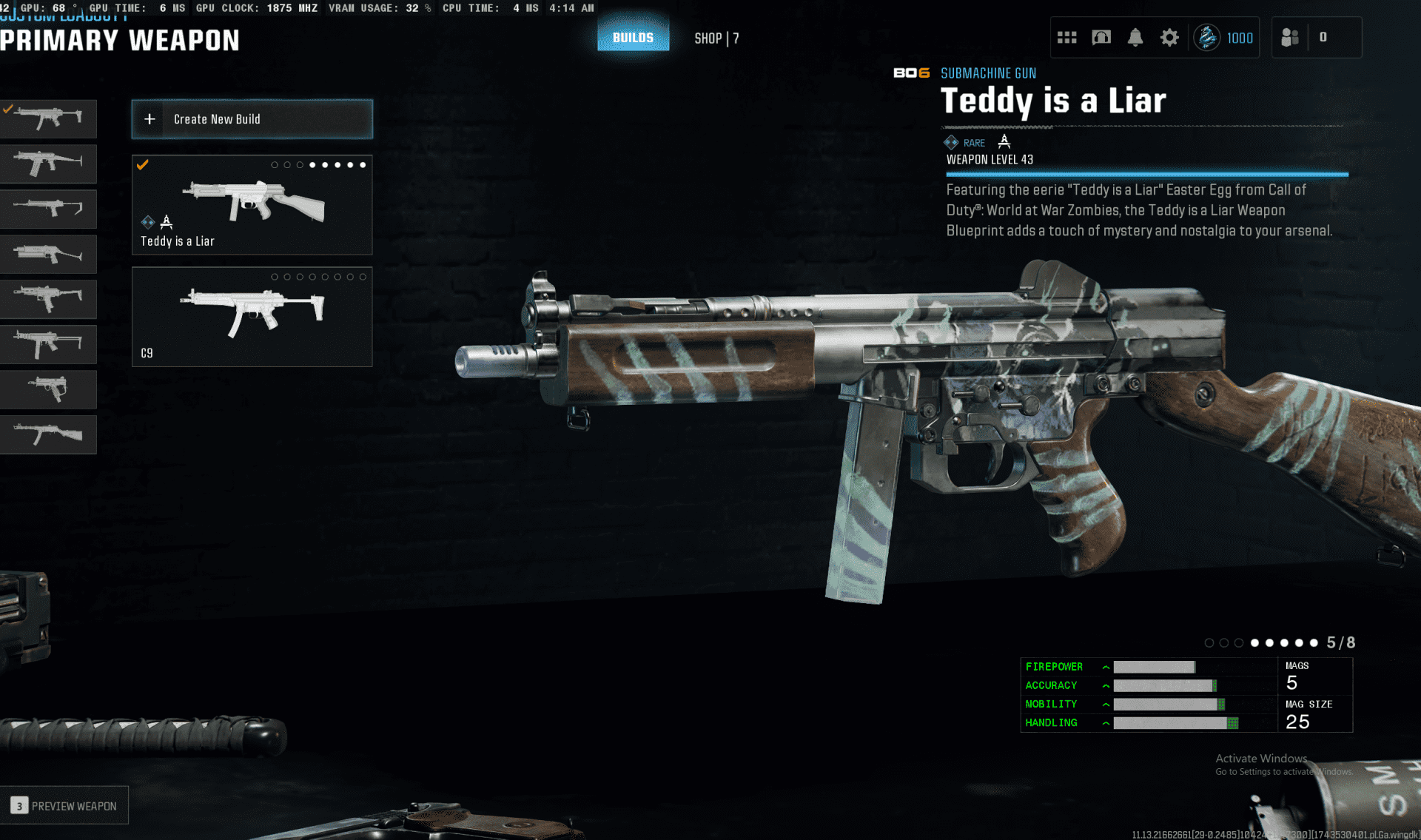
Task: Click the Create New Build button
Action: point(252,119)
